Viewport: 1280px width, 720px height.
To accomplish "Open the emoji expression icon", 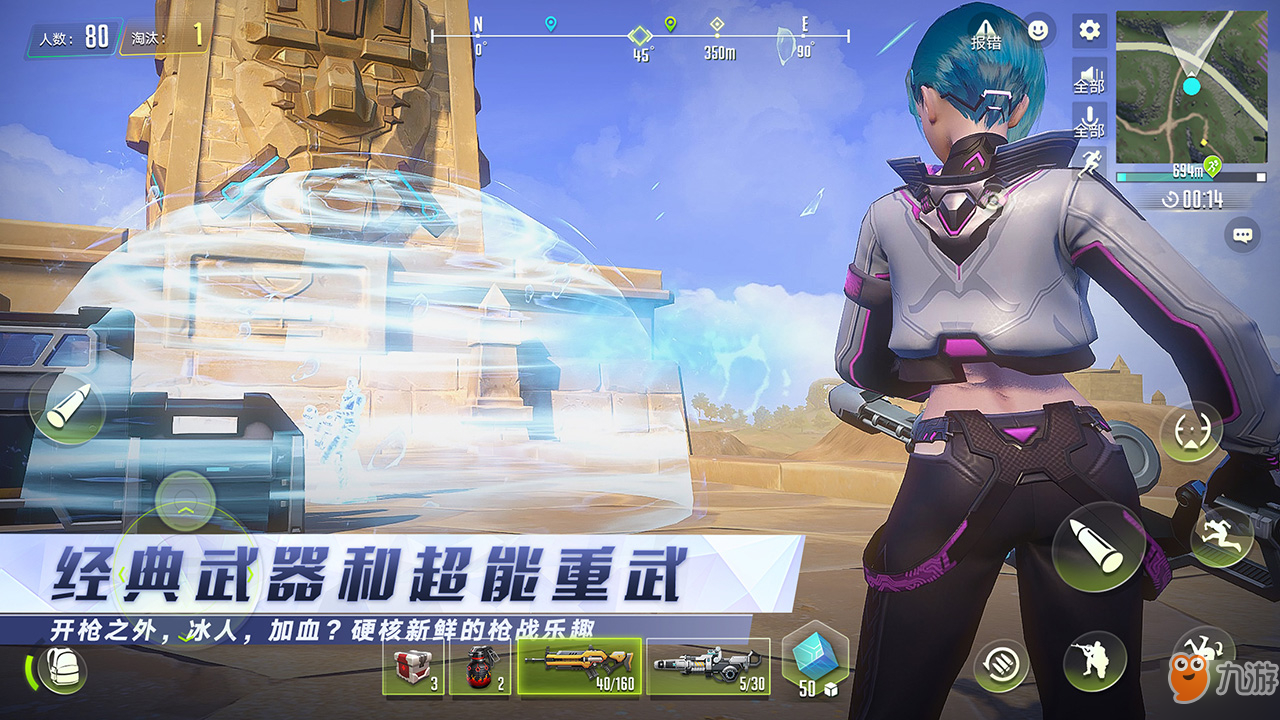I will [1038, 28].
